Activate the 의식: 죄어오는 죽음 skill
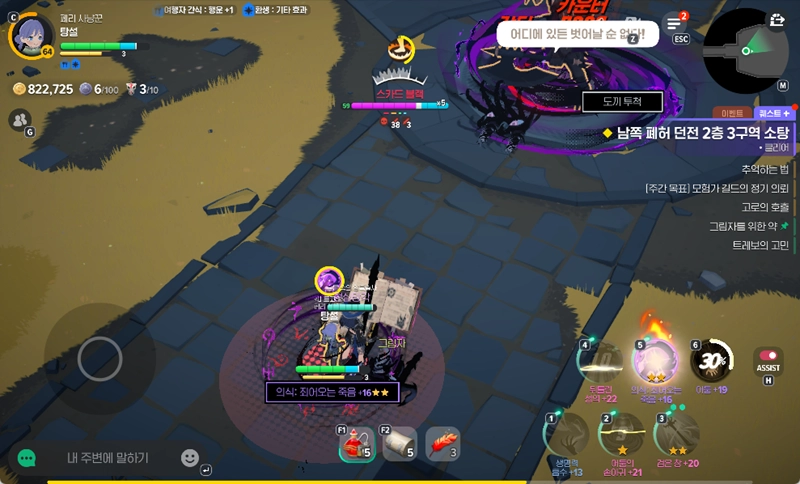Screen dimensions: 800x484 [x=654, y=362]
